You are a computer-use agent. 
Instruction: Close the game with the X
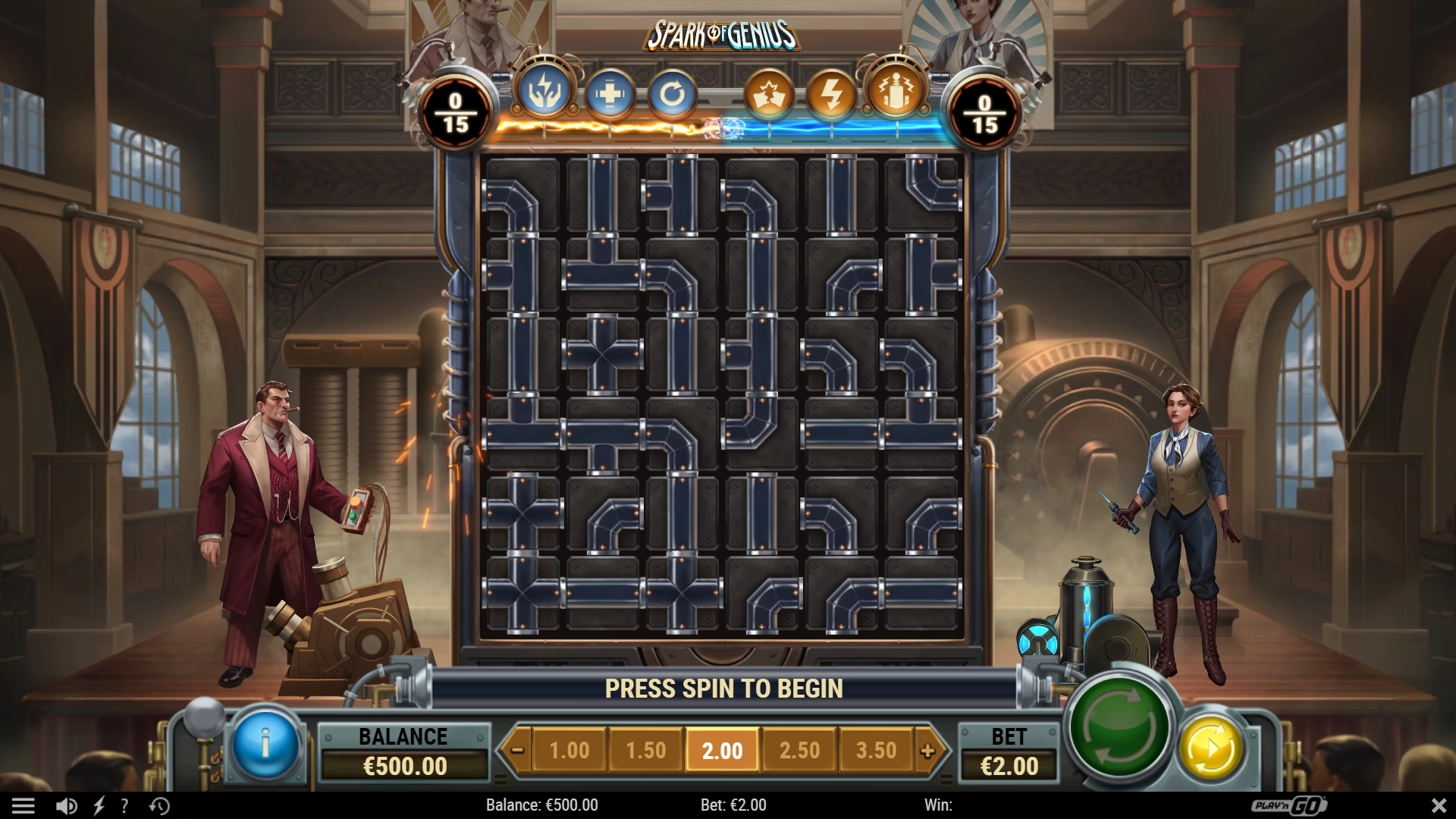(1439, 805)
